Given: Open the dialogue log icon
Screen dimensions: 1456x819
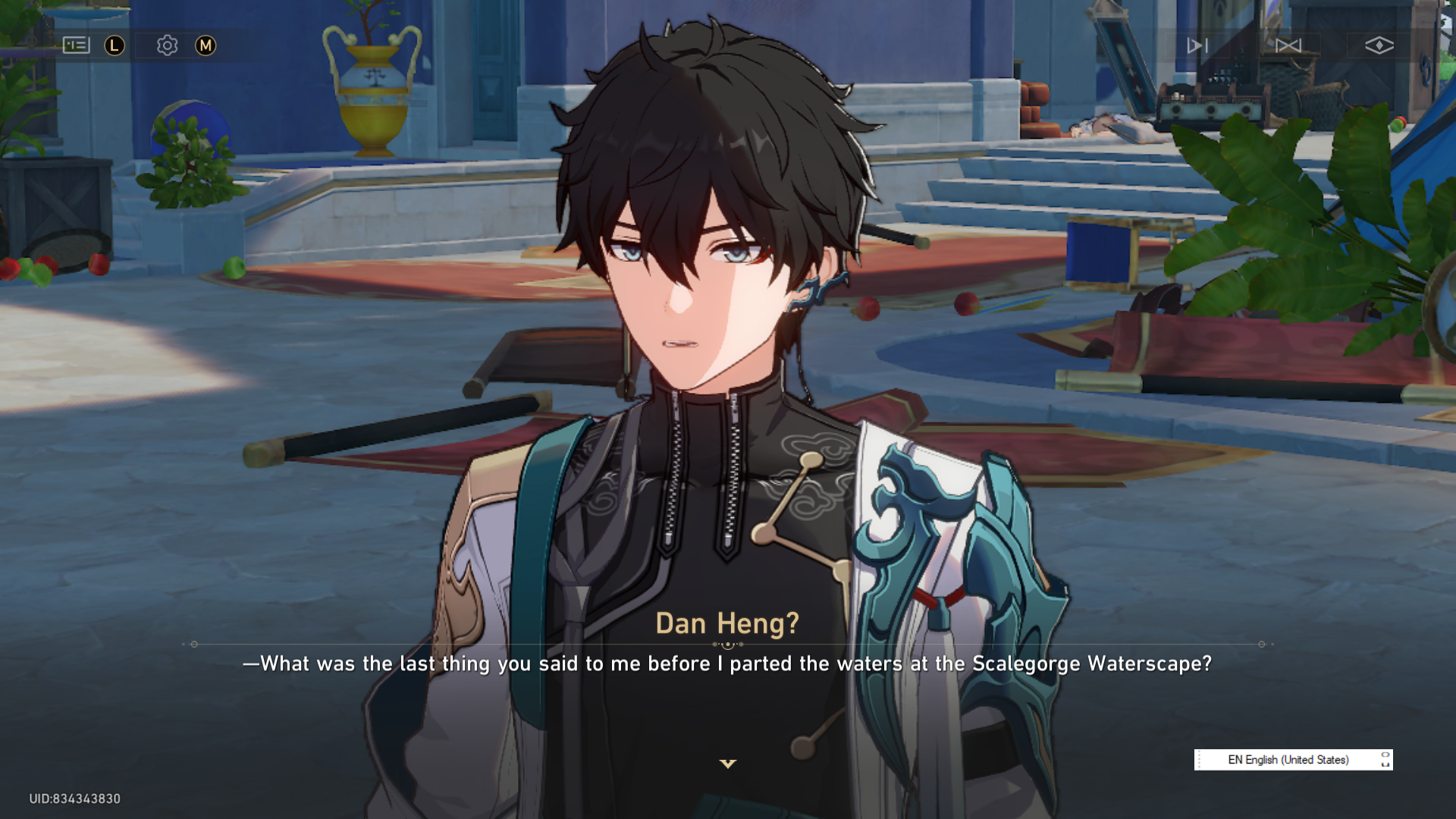Looking at the screenshot, I should click(76, 45).
